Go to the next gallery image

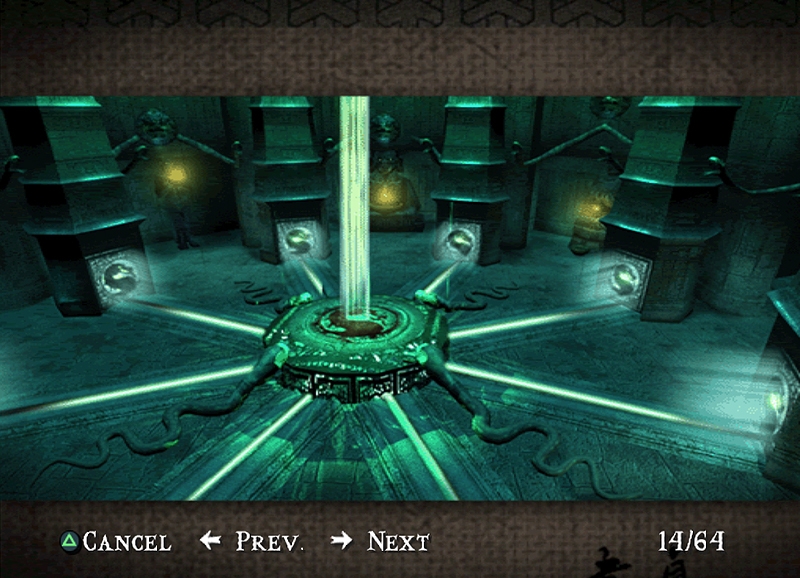tap(381, 542)
